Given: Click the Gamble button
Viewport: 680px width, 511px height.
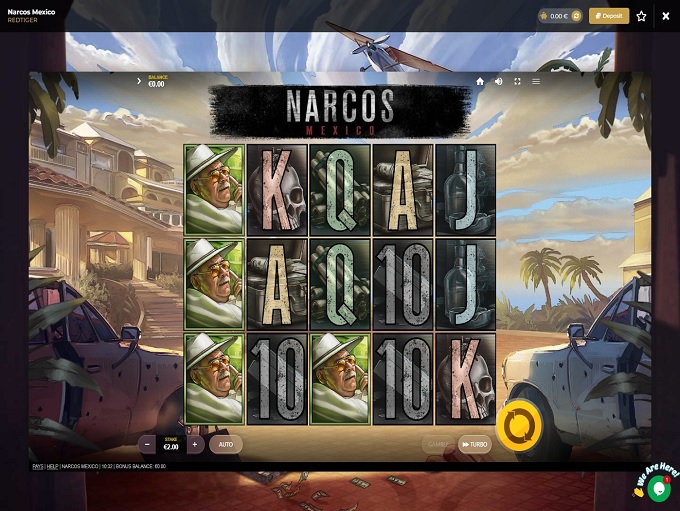Looking at the screenshot, I should tap(438, 444).
